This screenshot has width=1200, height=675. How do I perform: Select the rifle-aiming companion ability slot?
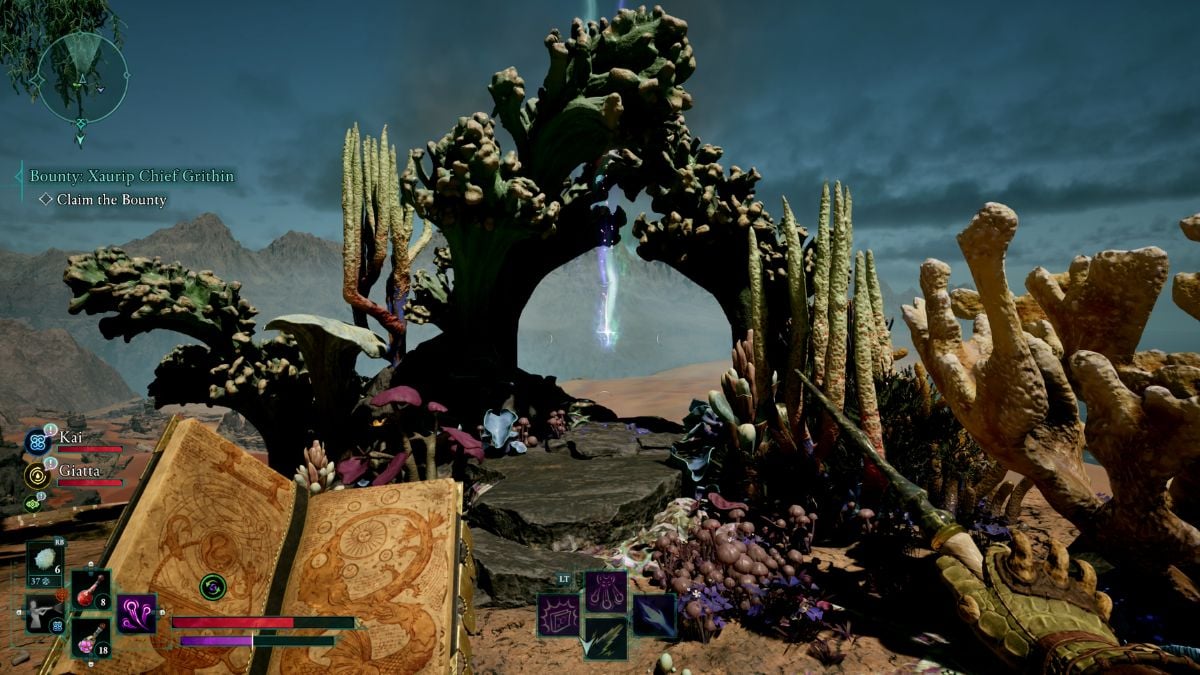[44, 613]
